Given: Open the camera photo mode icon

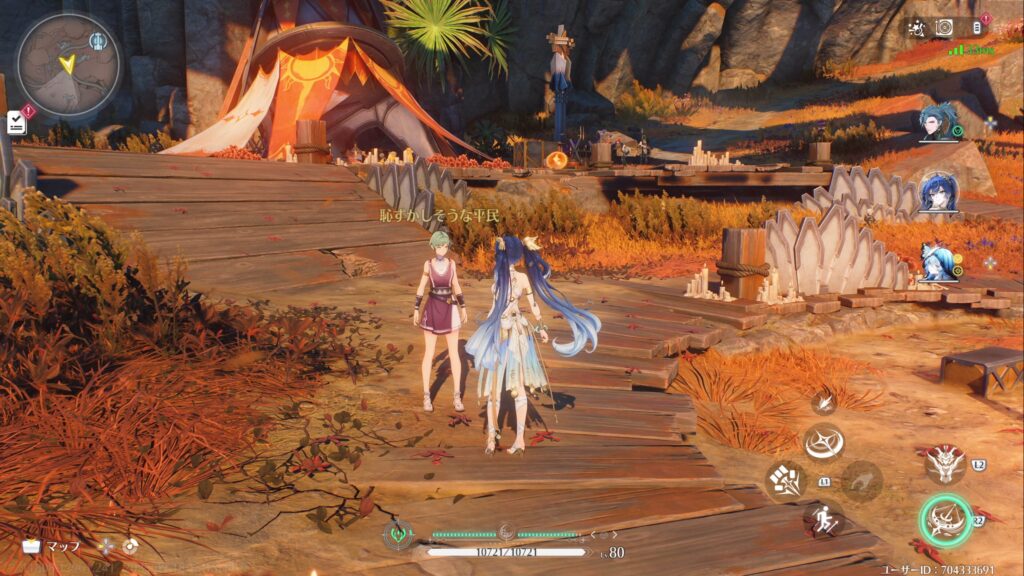Looking at the screenshot, I should tap(944, 28).
